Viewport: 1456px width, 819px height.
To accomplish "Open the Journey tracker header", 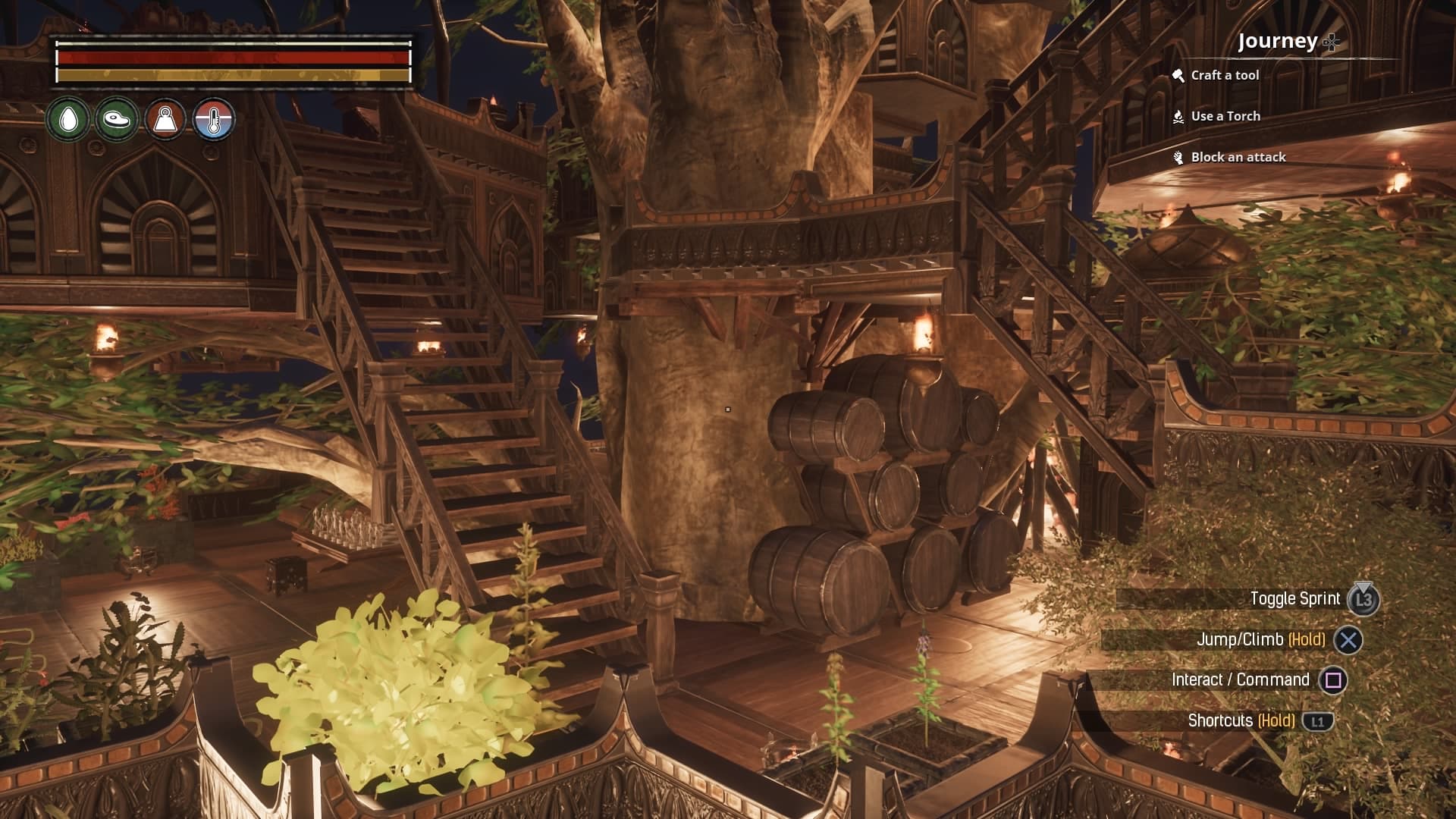I will [1279, 41].
